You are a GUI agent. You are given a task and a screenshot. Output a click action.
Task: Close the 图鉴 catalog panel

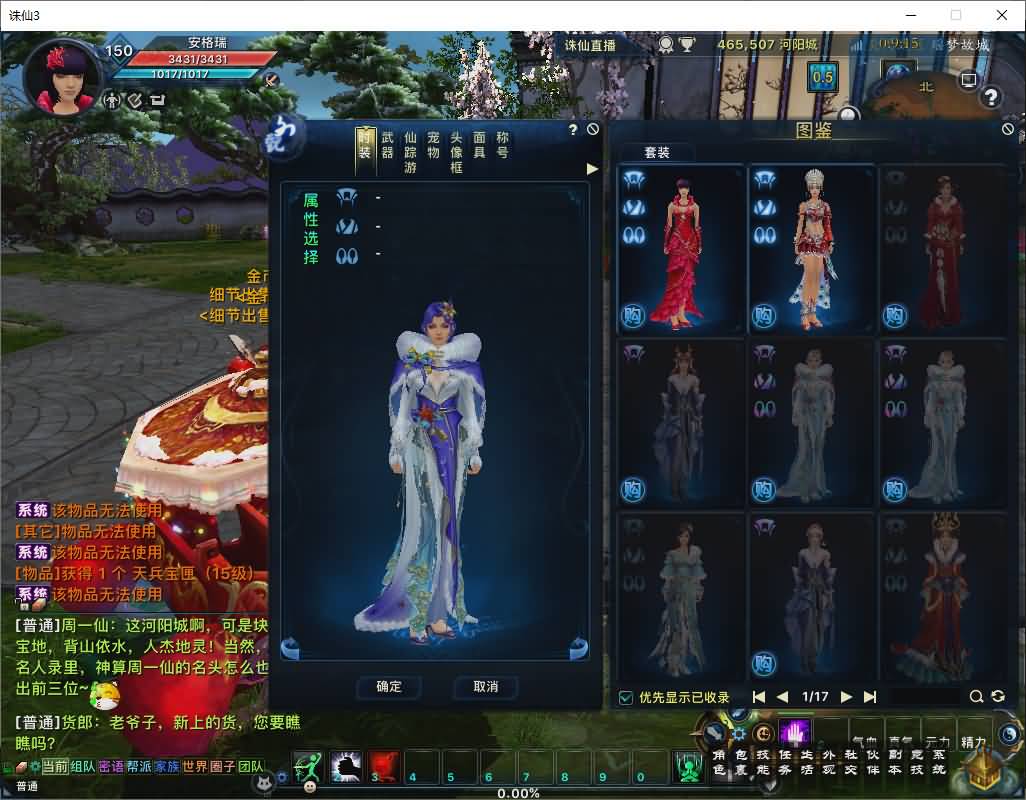tap(1008, 129)
